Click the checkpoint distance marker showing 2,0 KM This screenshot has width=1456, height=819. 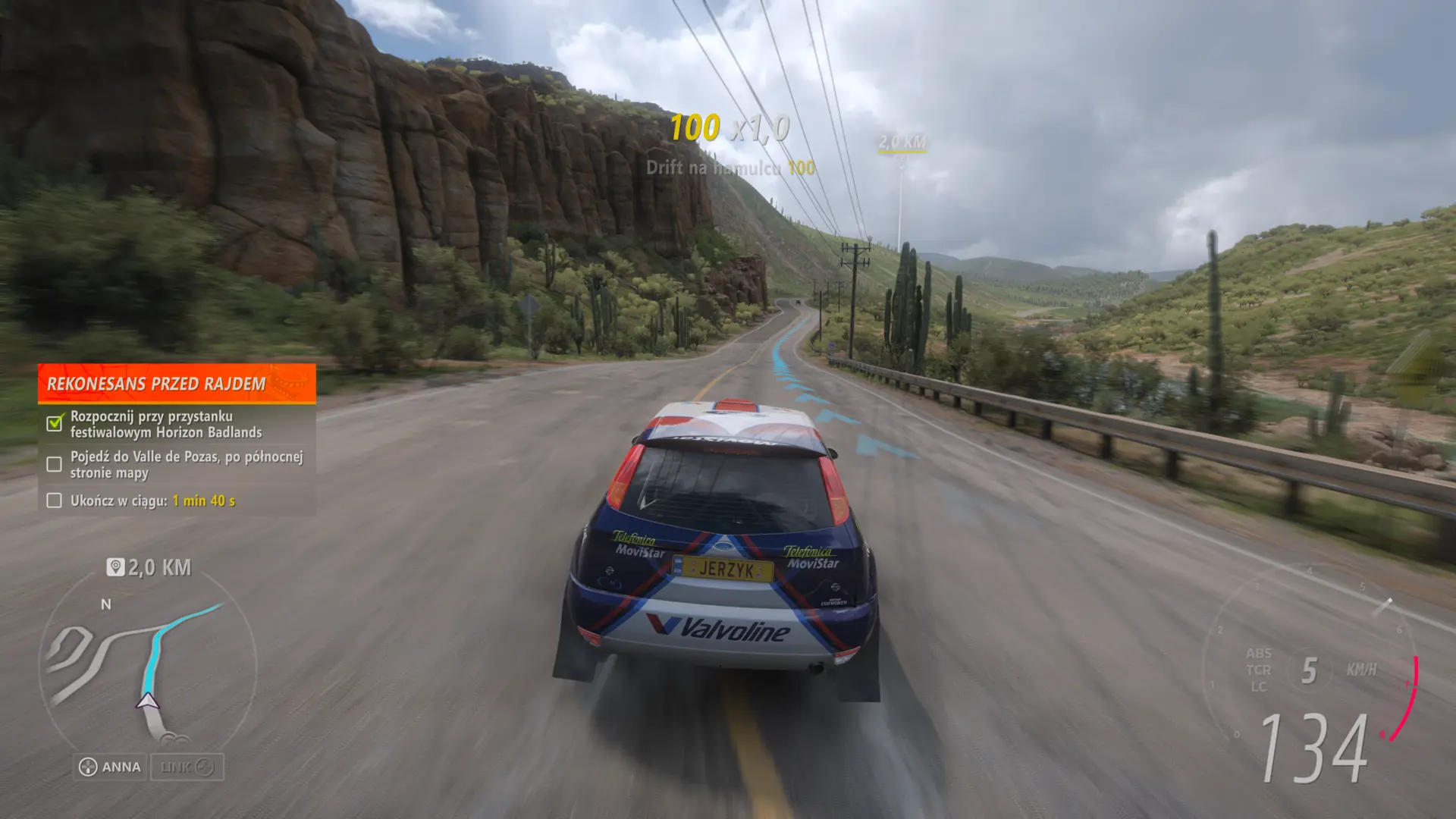(x=902, y=141)
